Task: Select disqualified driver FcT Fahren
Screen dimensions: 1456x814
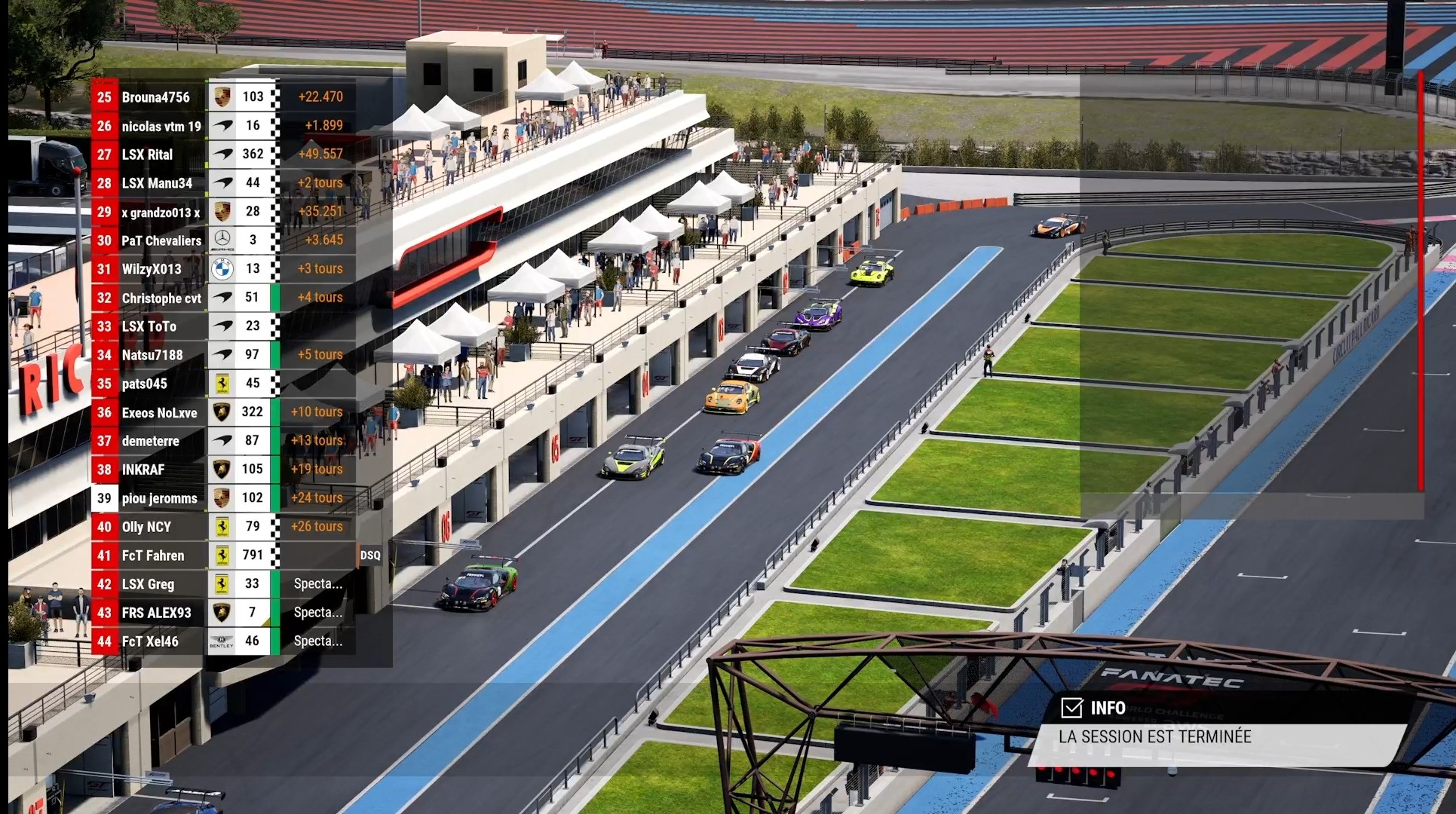Action: pos(153,555)
